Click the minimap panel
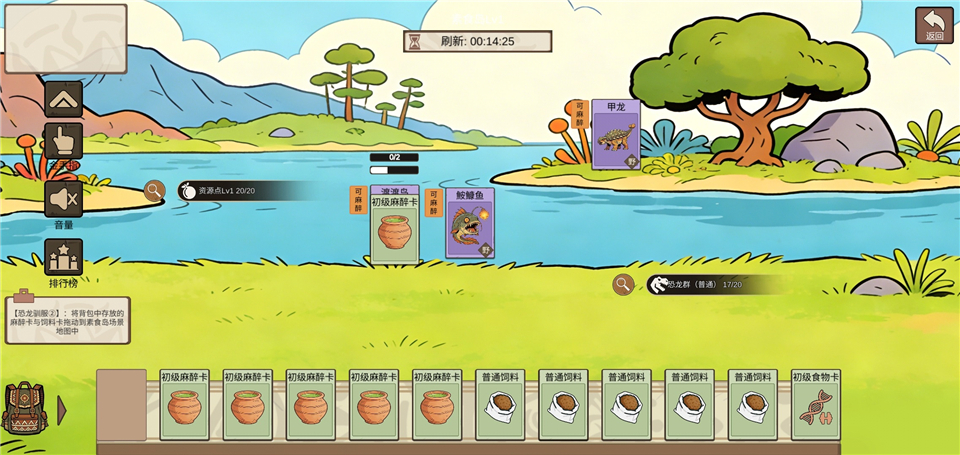This screenshot has height=455, width=960. click(x=66, y=39)
